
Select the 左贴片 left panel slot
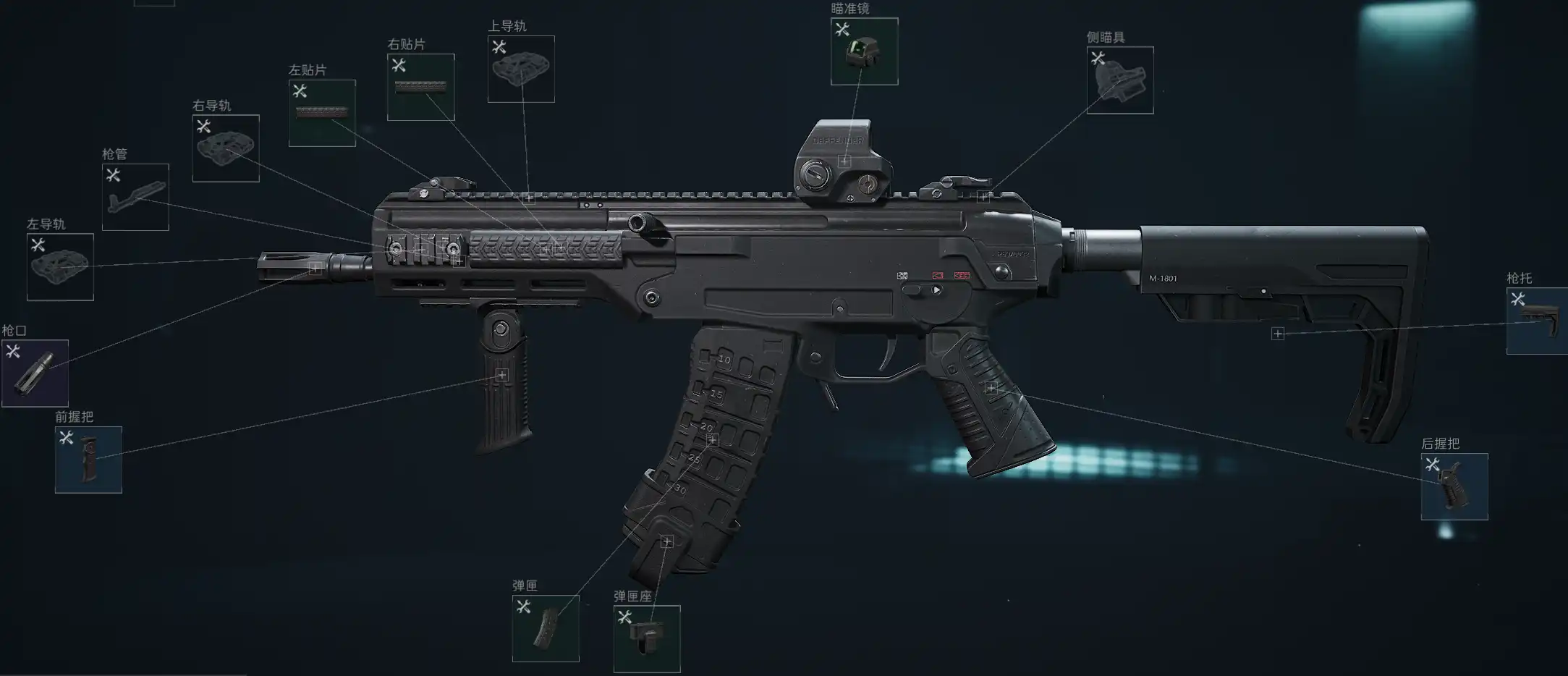point(322,114)
